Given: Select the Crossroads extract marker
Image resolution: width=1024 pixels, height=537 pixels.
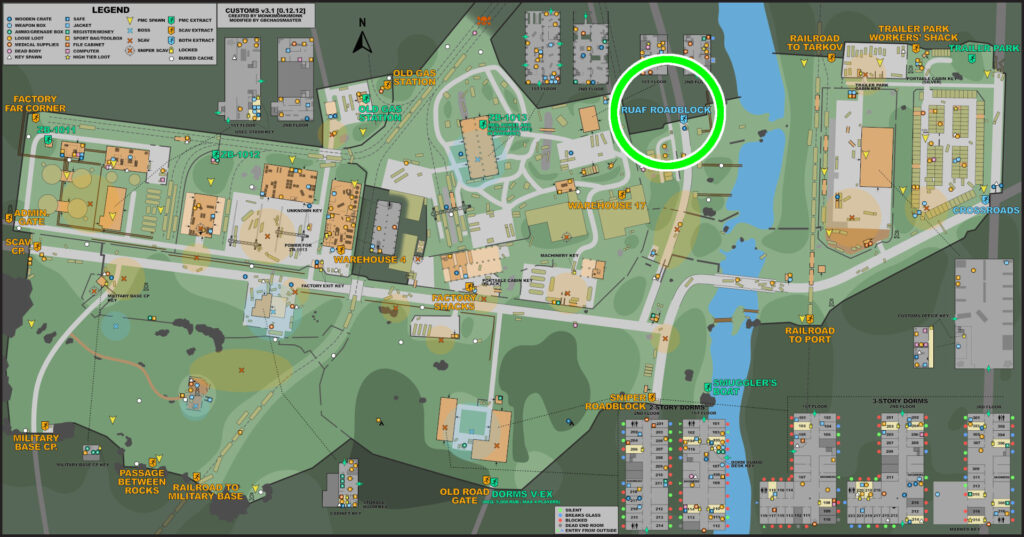Looking at the screenshot, I should click(986, 210).
